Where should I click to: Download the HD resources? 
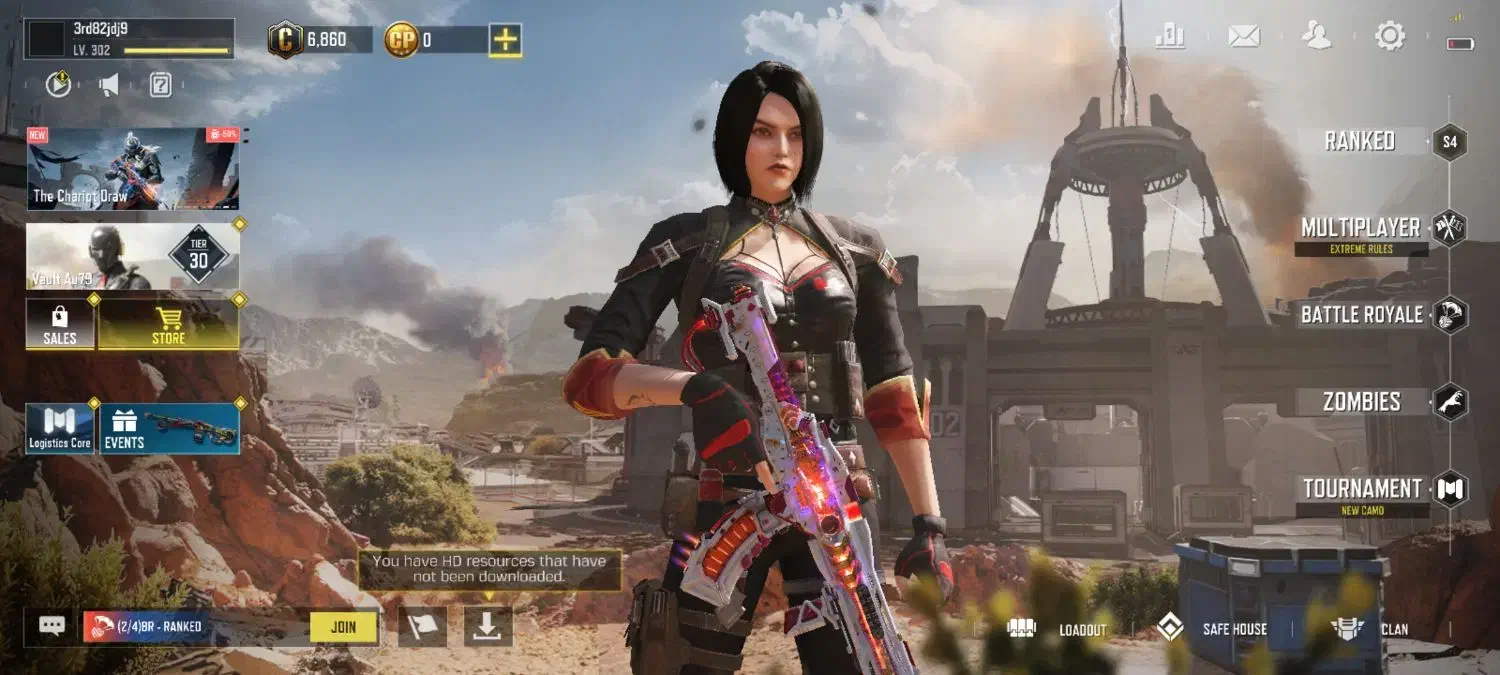point(488,626)
